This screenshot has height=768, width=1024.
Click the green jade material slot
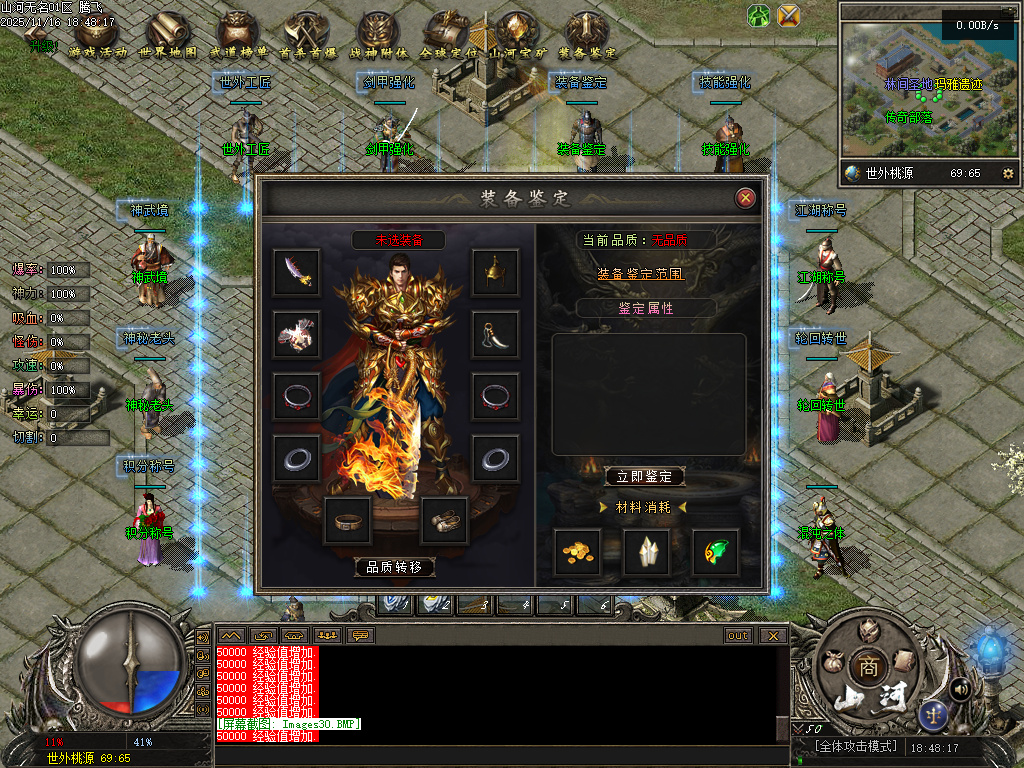pyautogui.click(x=716, y=552)
